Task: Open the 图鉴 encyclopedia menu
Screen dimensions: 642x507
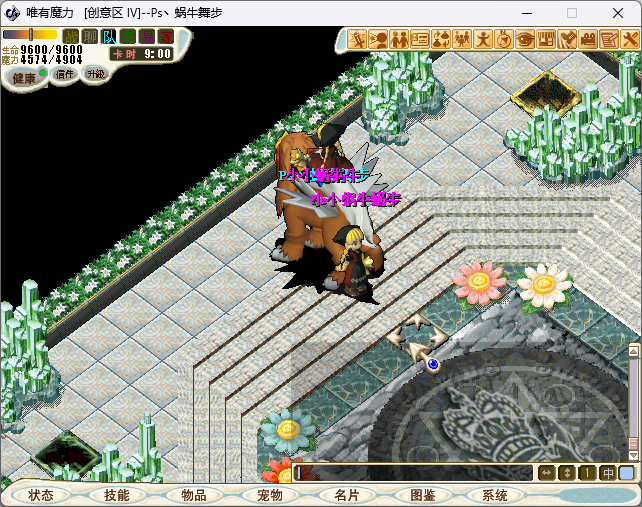Action: click(x=422, y=495)
